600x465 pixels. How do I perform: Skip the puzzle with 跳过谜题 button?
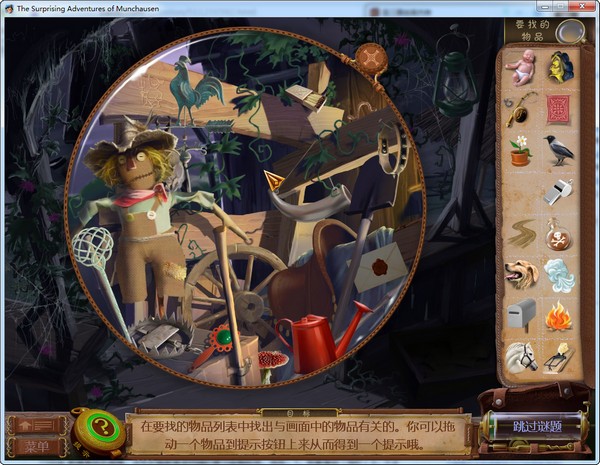tap(537, 426)
